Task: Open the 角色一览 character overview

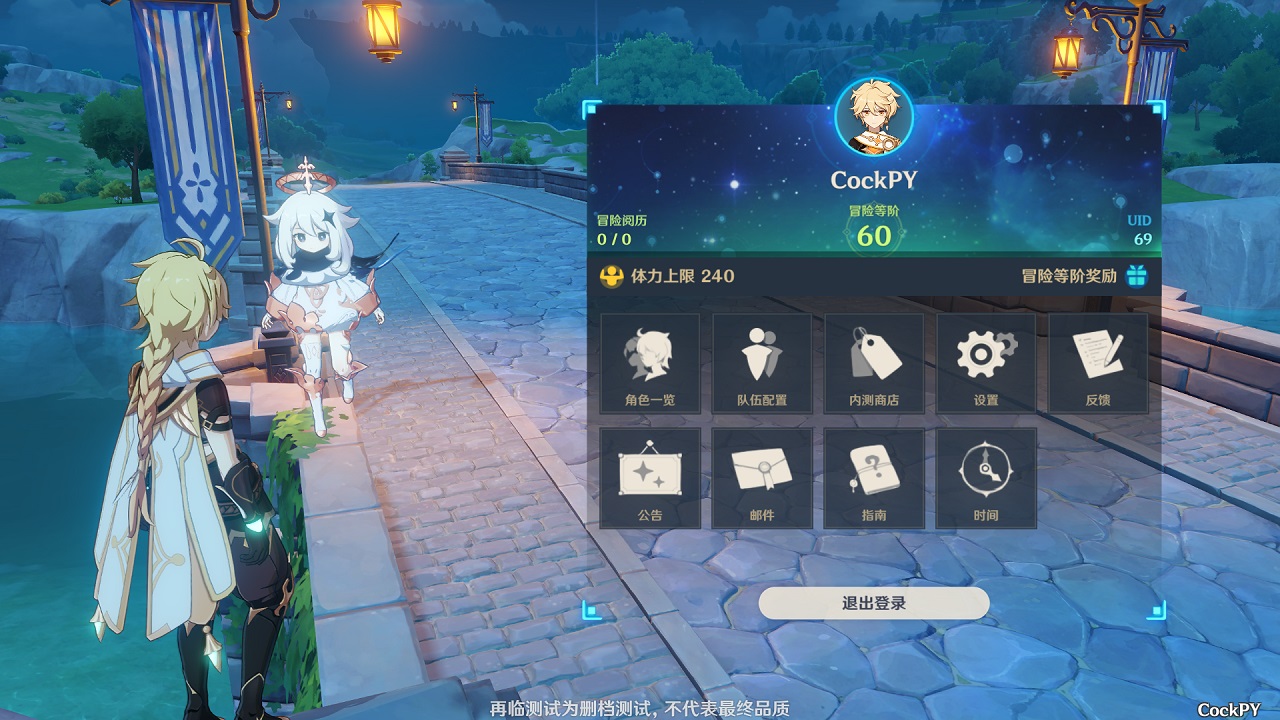Action: (650, 363)
